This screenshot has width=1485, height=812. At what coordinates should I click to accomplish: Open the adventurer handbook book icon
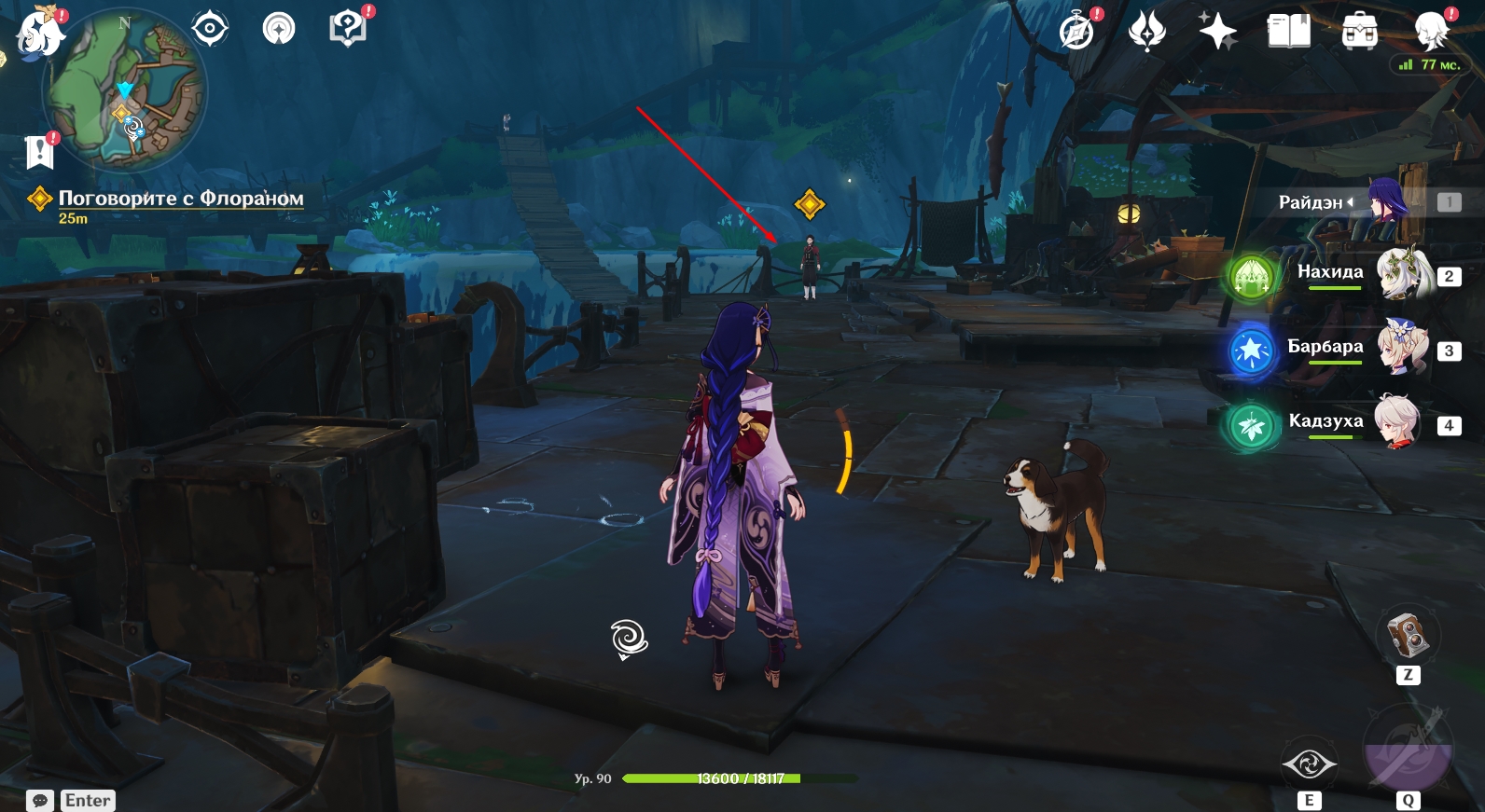[x=1288, y=31]
